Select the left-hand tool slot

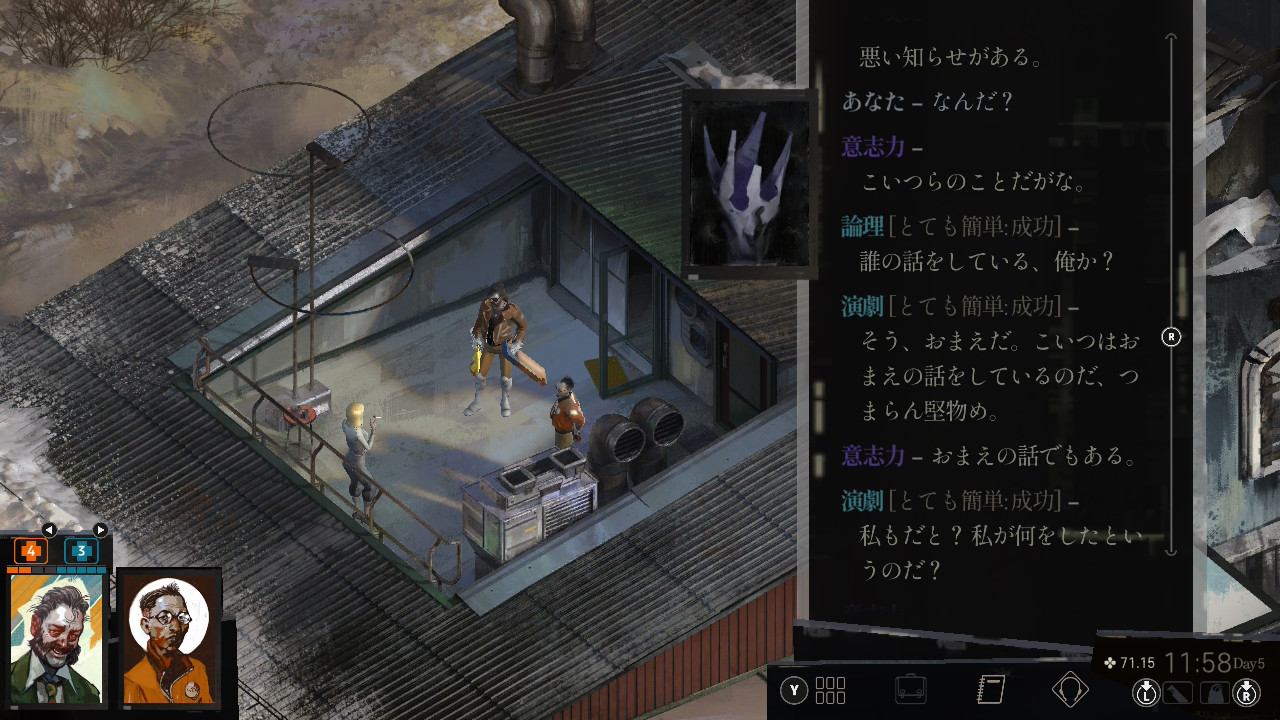[1176, 691]
